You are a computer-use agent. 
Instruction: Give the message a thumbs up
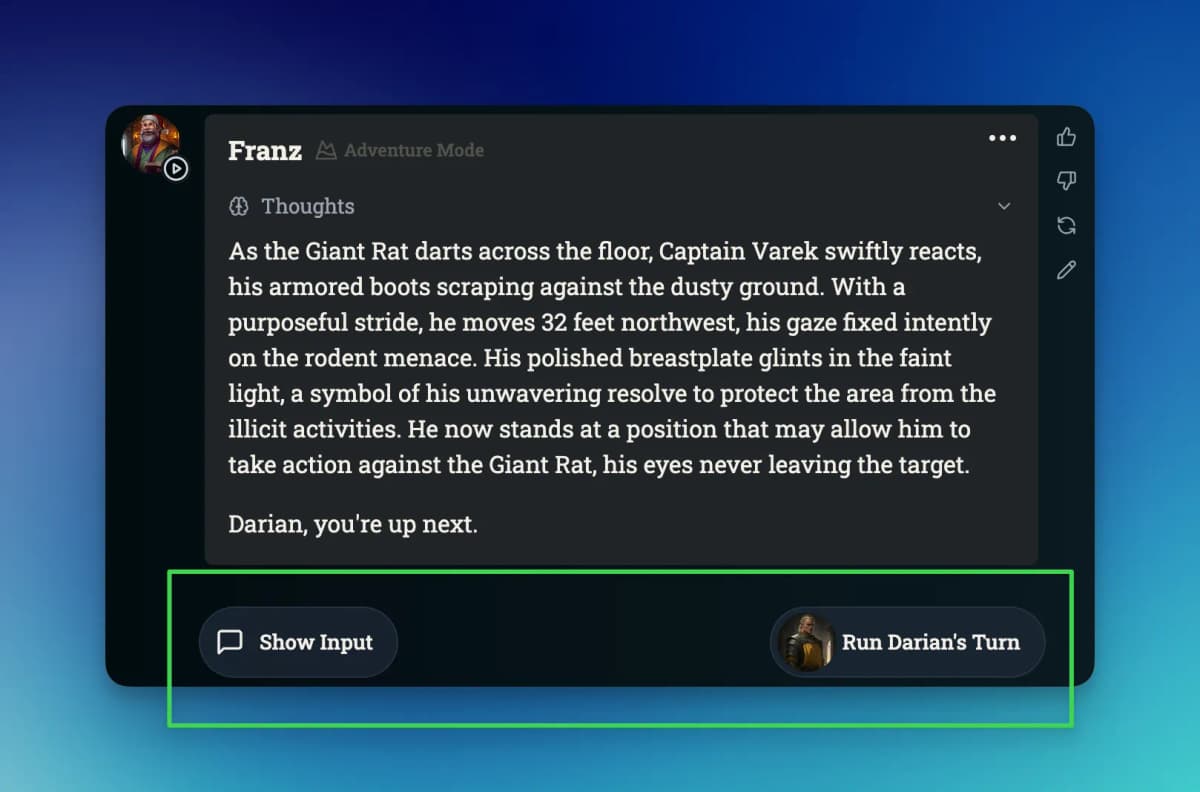[x=1066, y=137]
